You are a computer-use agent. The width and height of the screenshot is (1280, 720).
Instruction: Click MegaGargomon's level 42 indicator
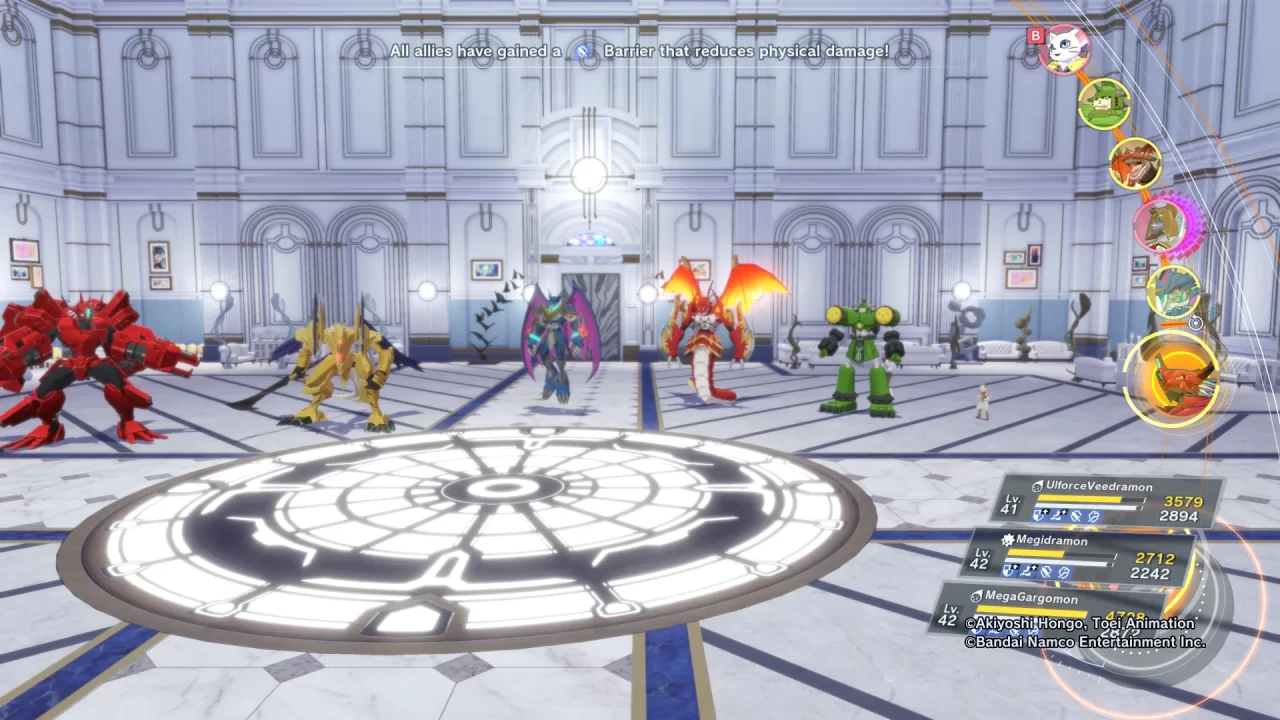tap(950, 610)
